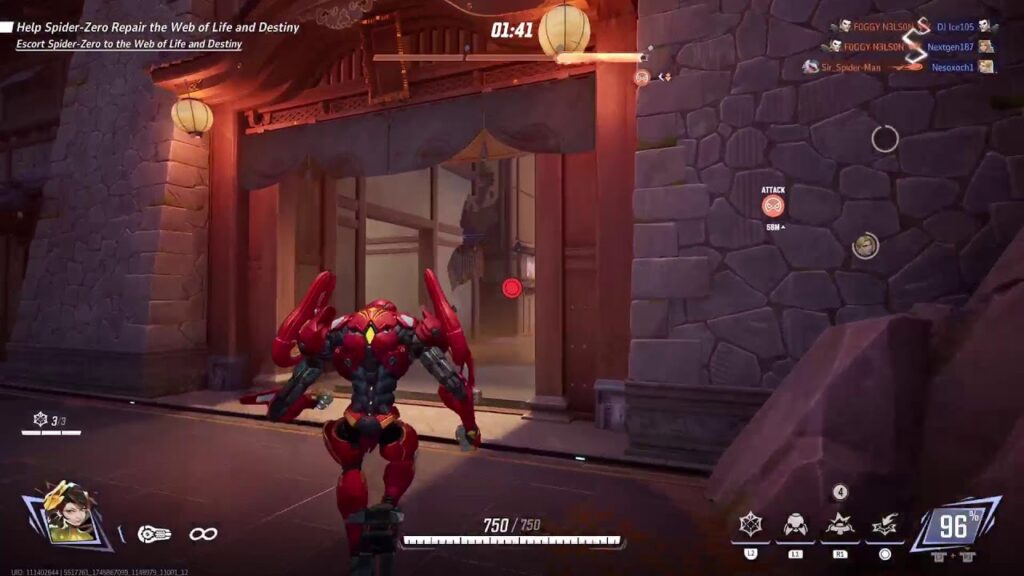
Task: Select the web blaster weapon icon
Action: click(x=155, y=534)
